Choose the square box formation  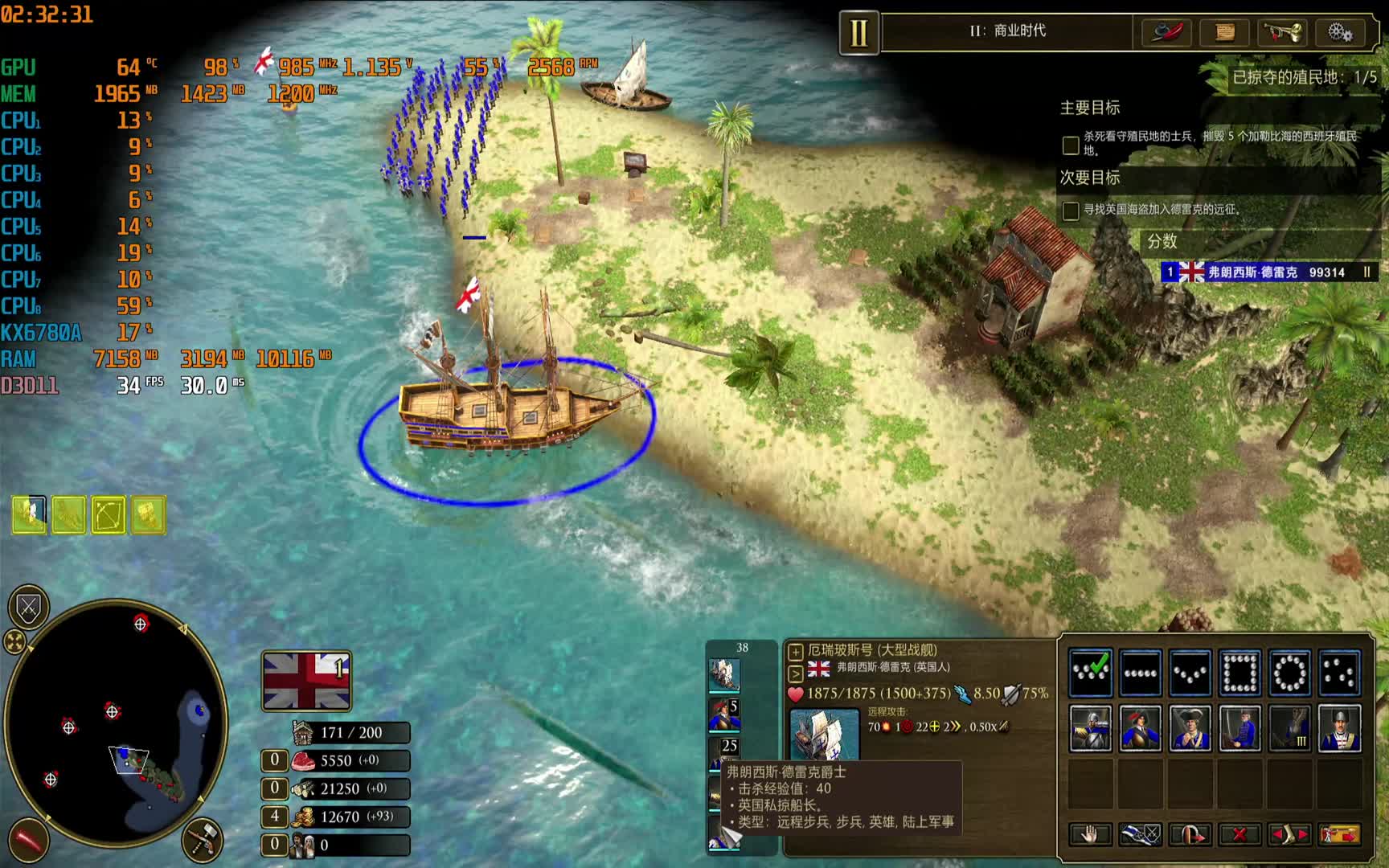click(1239, 673)
